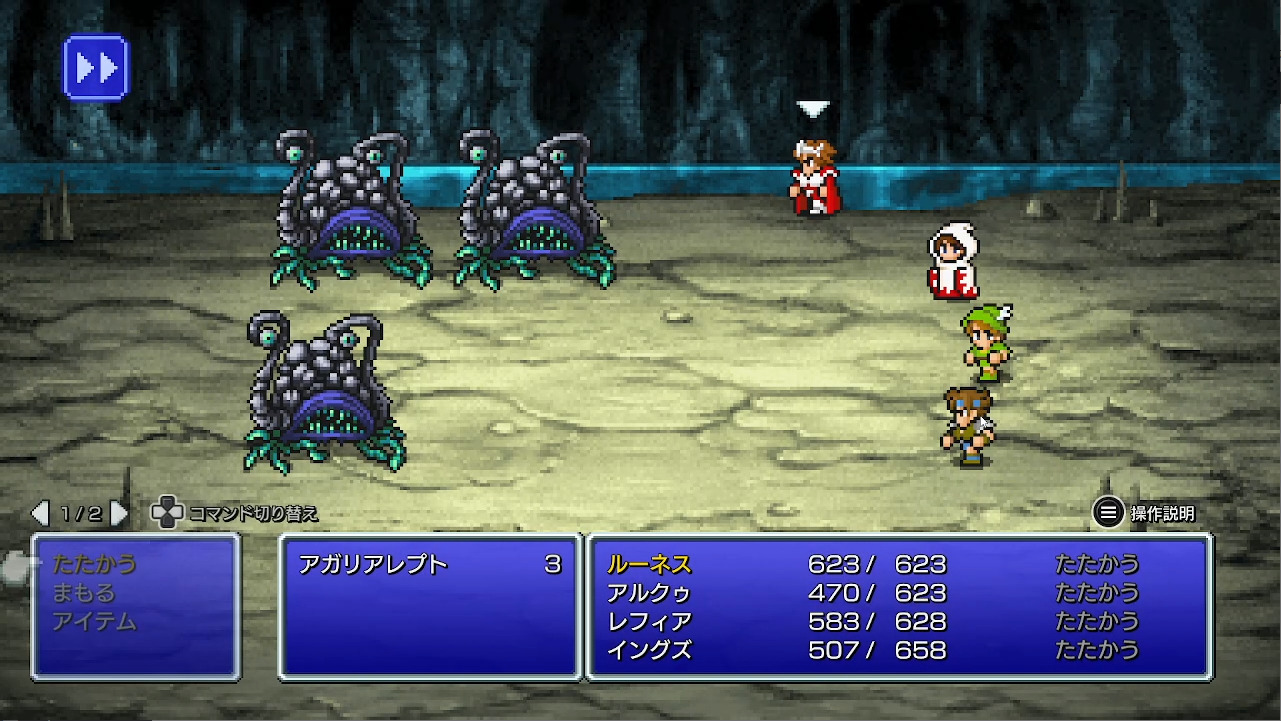Advance to command page 2 with right arrow
Viewport: 1281px width, 721px height.
coord(119,511)
